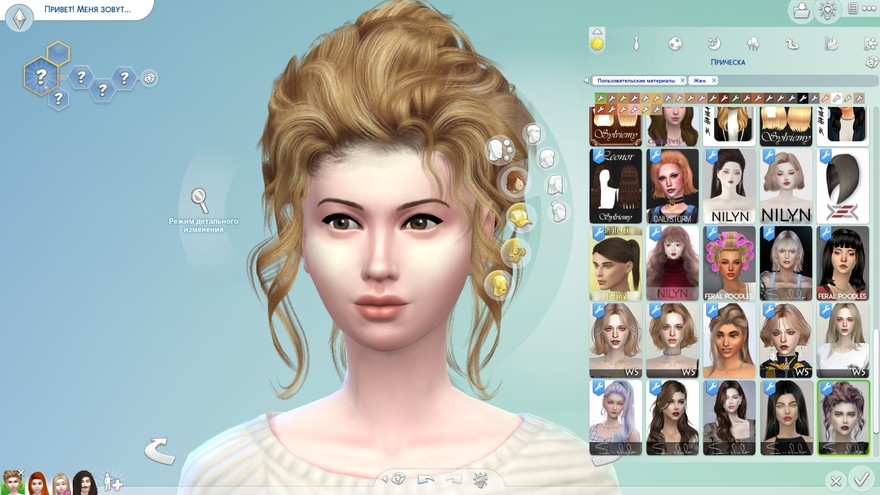This screenshot has height=495, width=880.
Task: Switch to the sleepwear moon category
Action: coord(714,44)
